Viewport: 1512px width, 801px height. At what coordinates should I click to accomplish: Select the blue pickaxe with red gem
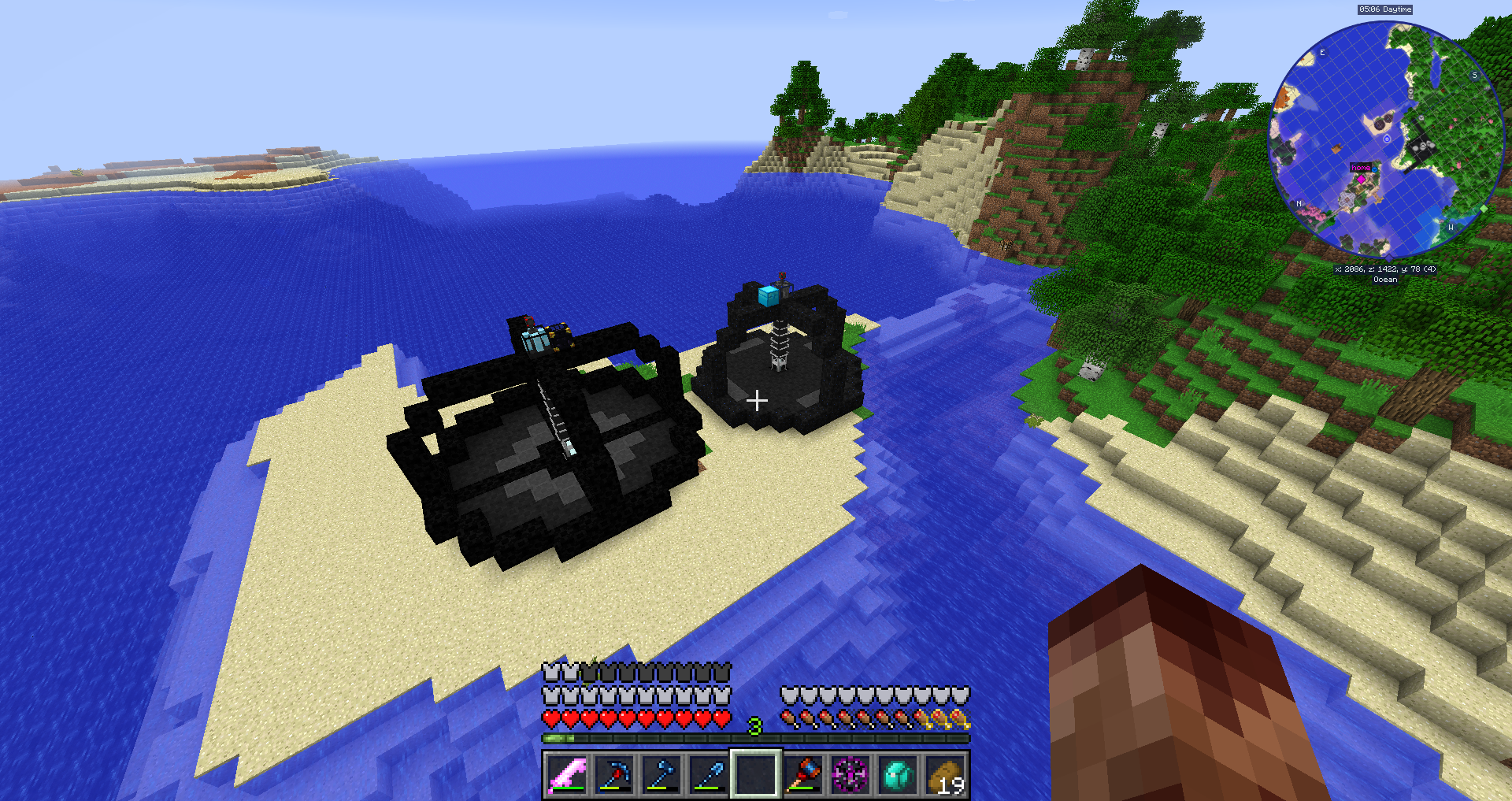pos(614,774)
